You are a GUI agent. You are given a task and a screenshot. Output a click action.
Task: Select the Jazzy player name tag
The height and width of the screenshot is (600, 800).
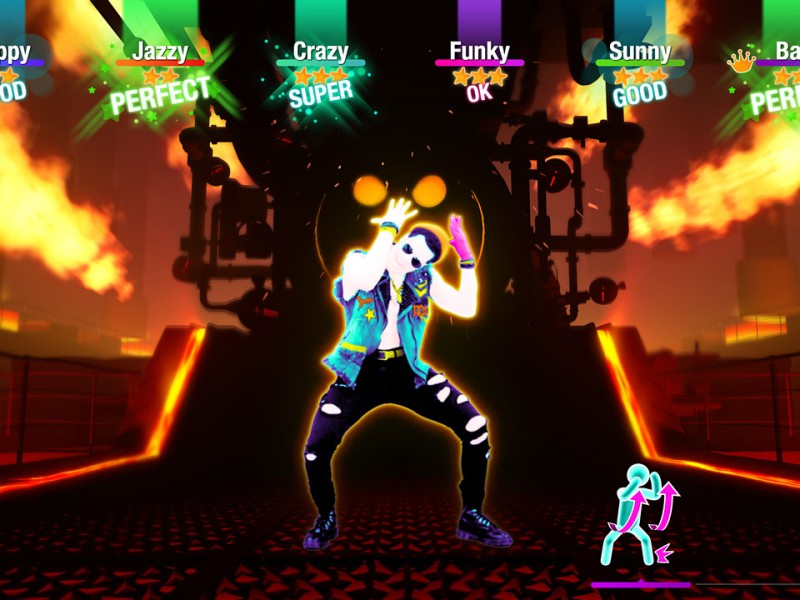(x=160, y=50)
